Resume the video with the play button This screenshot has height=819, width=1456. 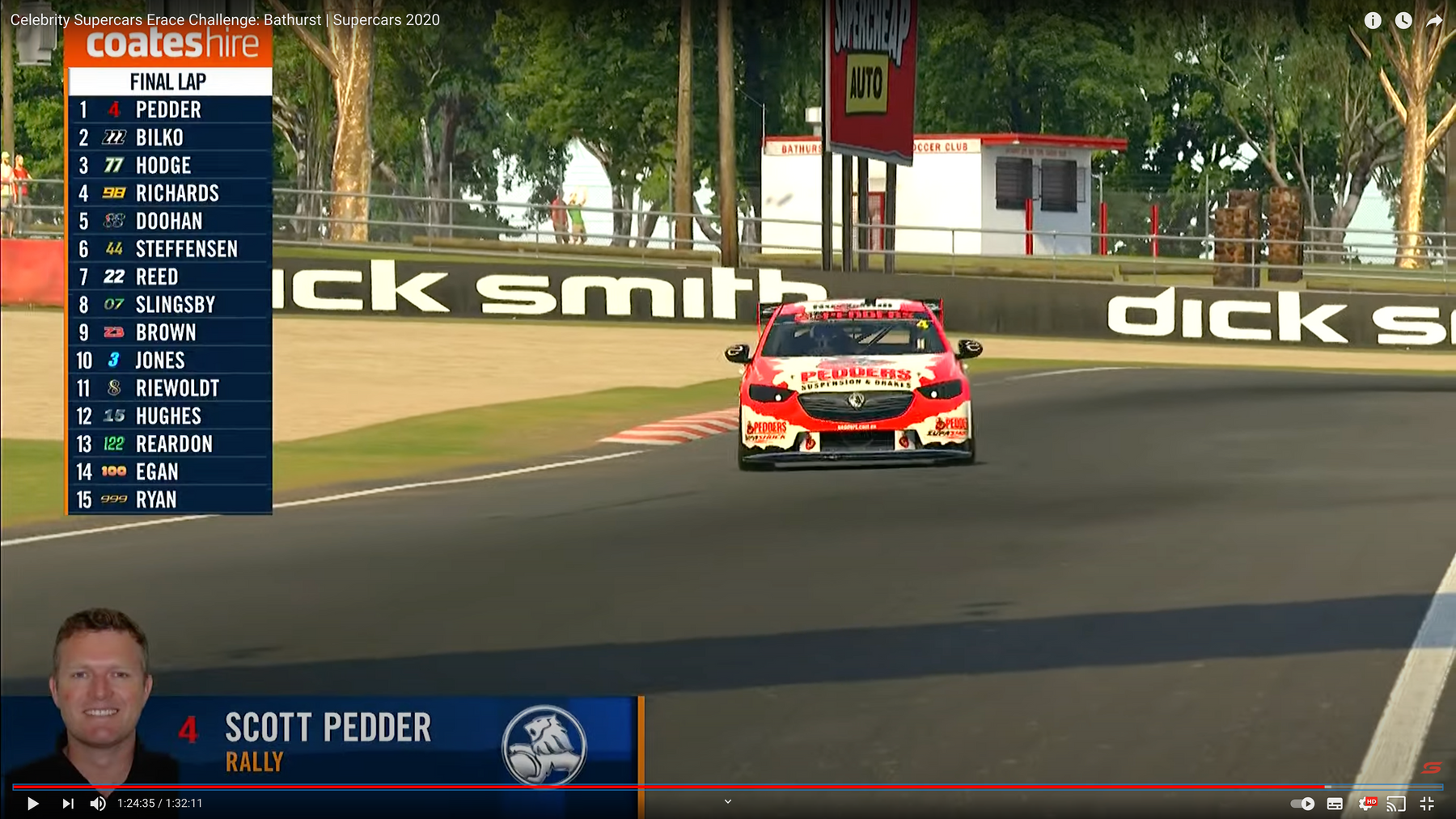[x=32, y=804]
